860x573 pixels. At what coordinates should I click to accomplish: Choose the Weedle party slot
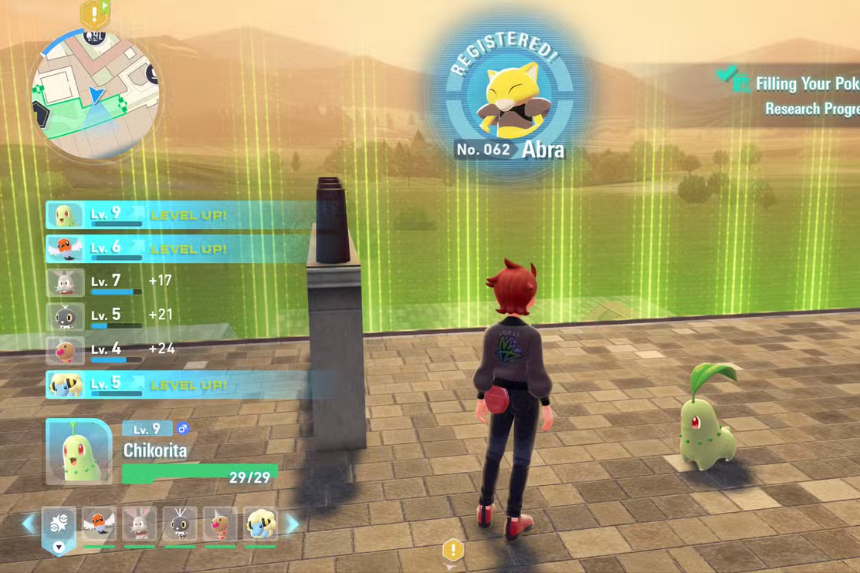(x=220, y=524)
